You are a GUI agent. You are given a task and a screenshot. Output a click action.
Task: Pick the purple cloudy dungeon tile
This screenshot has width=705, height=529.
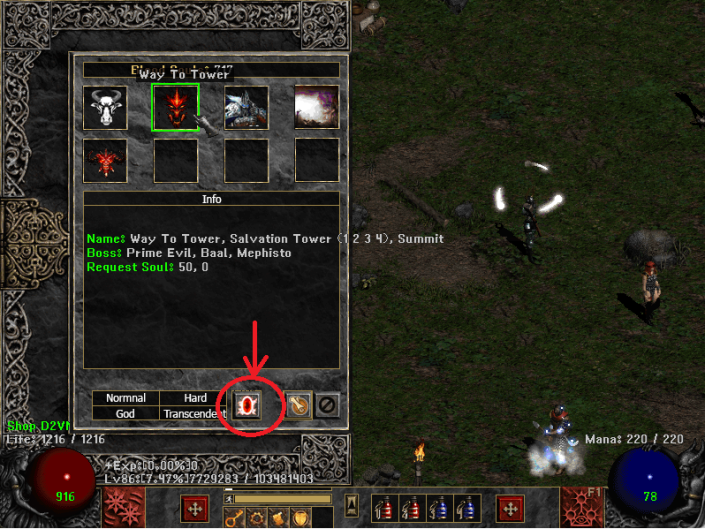coord(317,106)
